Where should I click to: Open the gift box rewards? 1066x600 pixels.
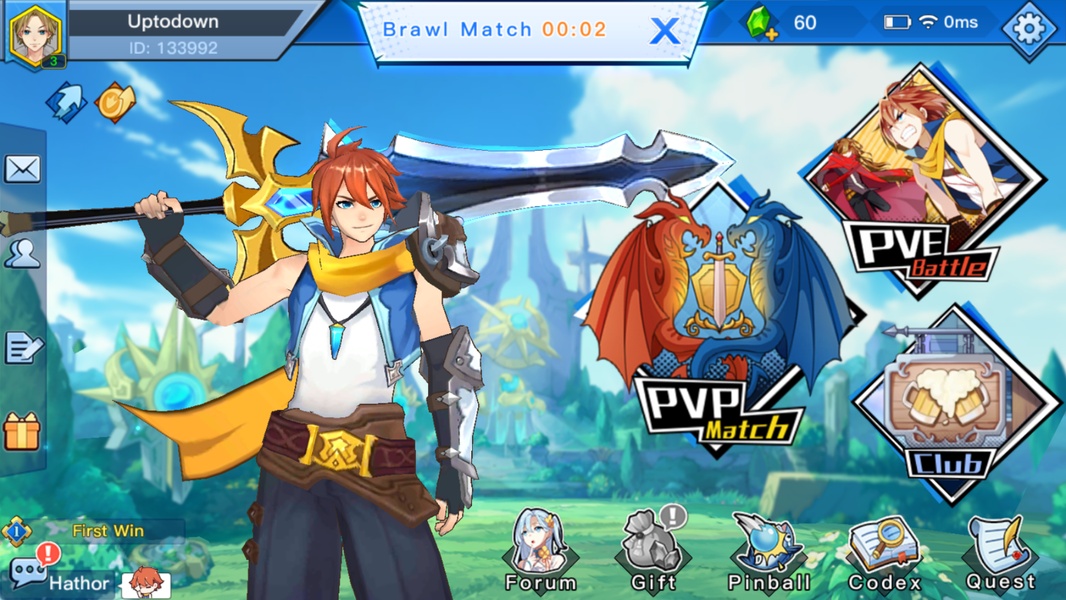22,432
